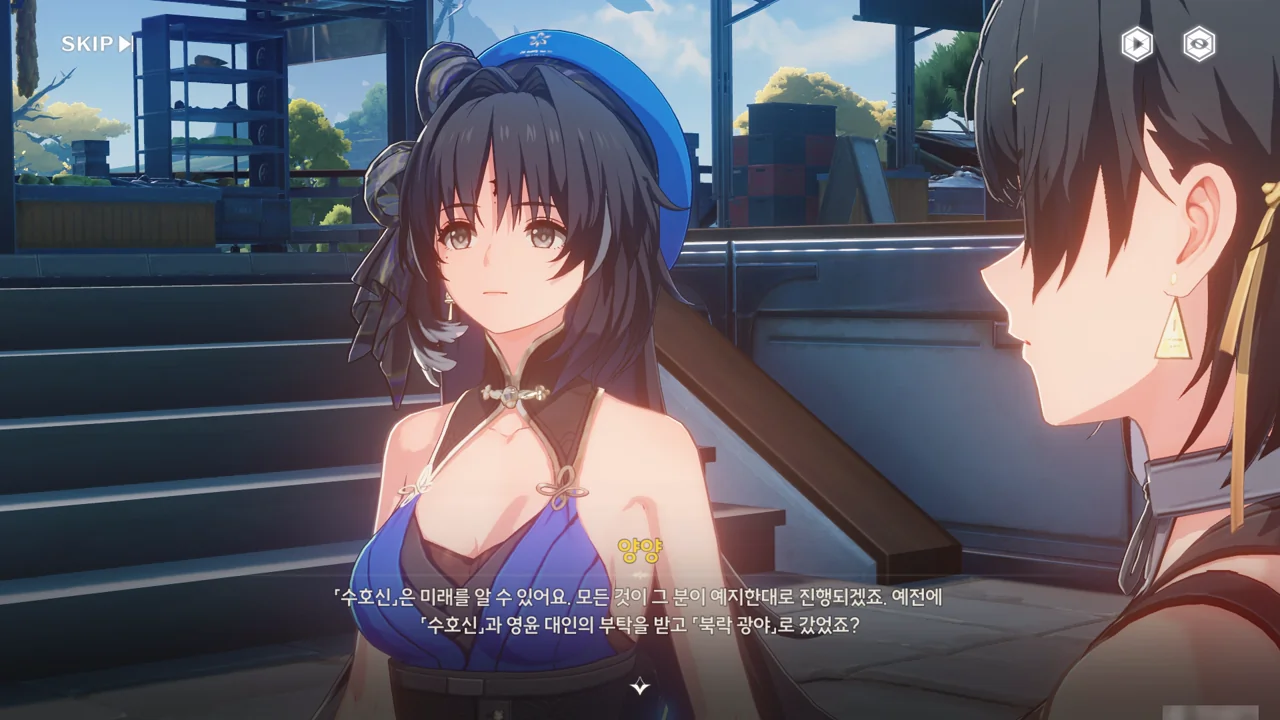Advance dialogue with the diamond continue indicator

click(x=640, y=686)
